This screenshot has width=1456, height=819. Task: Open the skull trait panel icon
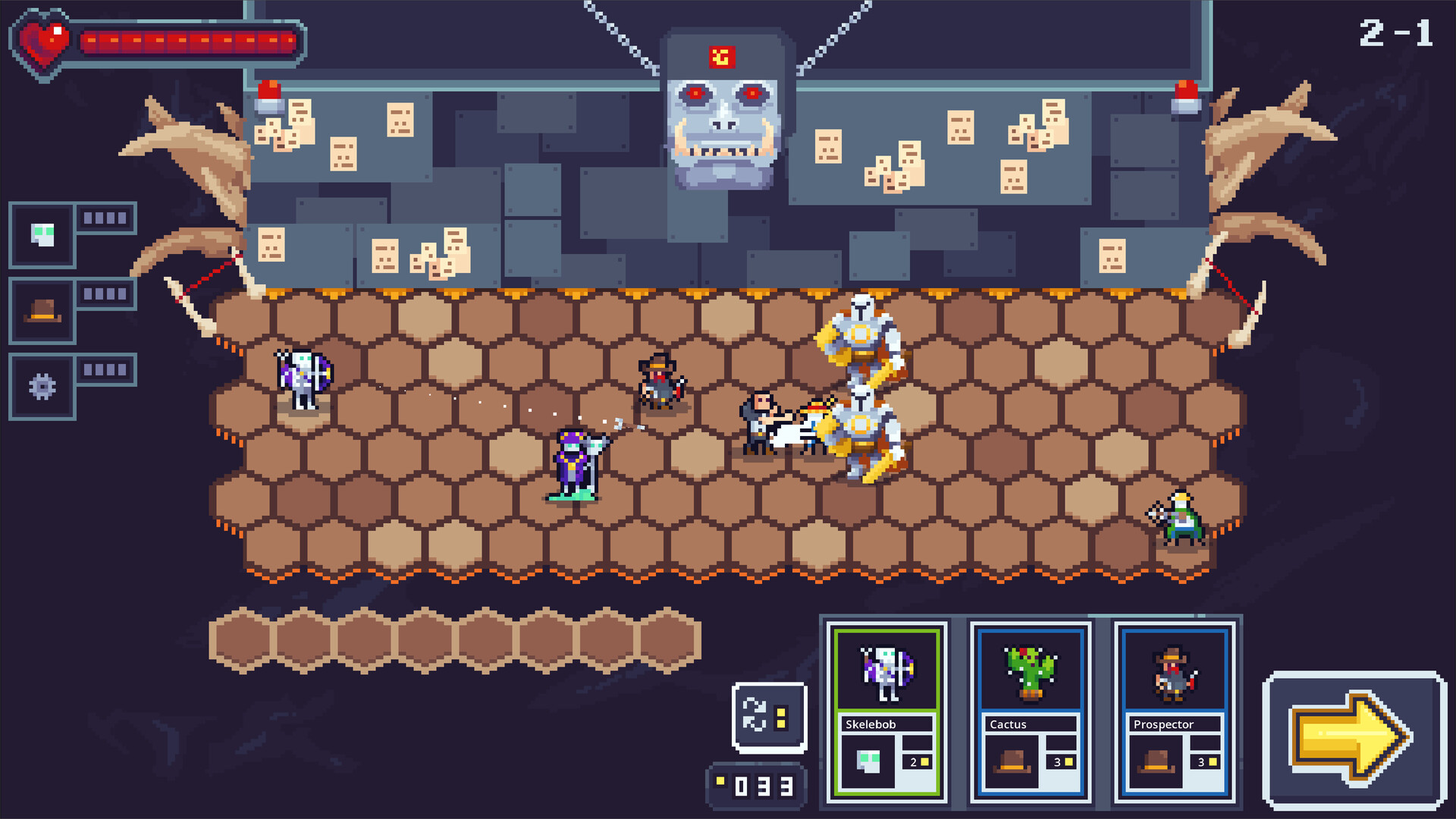coord(42,235)
